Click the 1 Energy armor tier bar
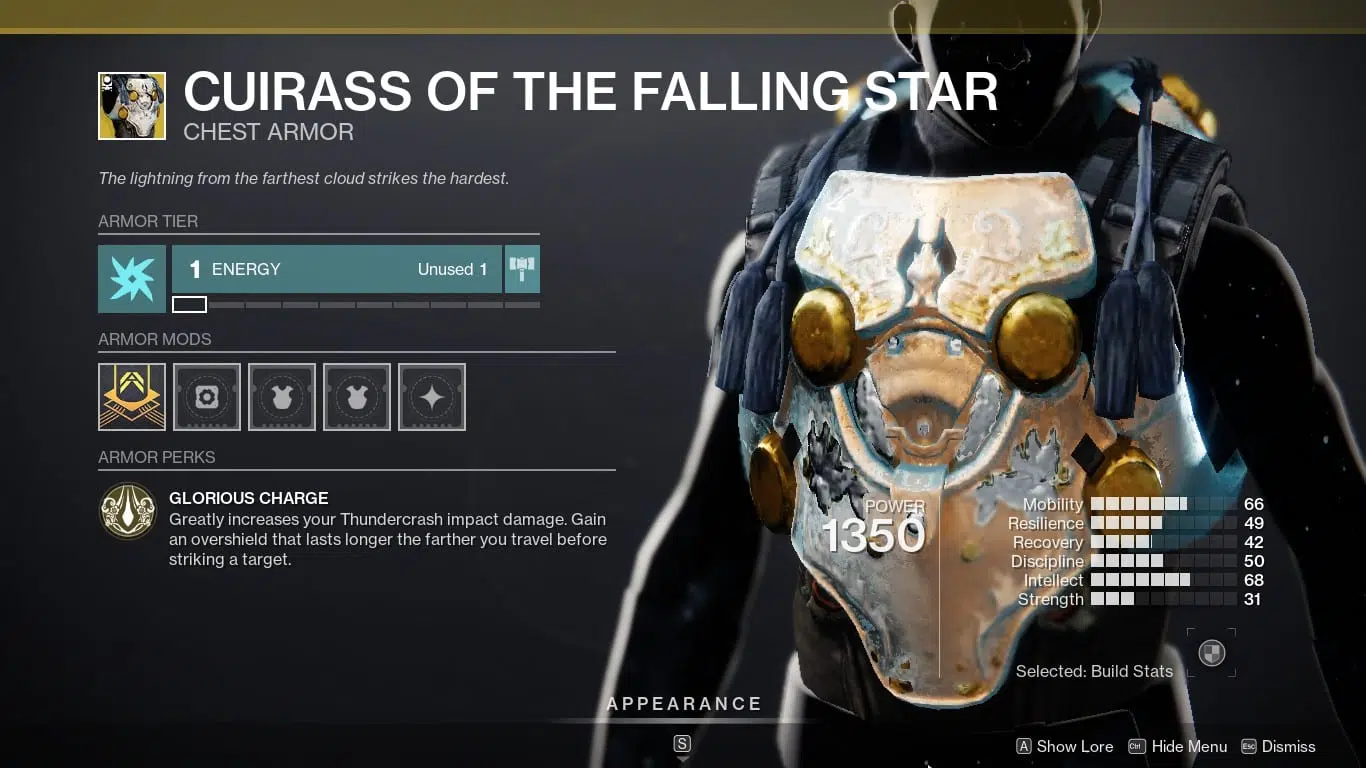Screen dimensions: 1366x768 coord(337,269)
